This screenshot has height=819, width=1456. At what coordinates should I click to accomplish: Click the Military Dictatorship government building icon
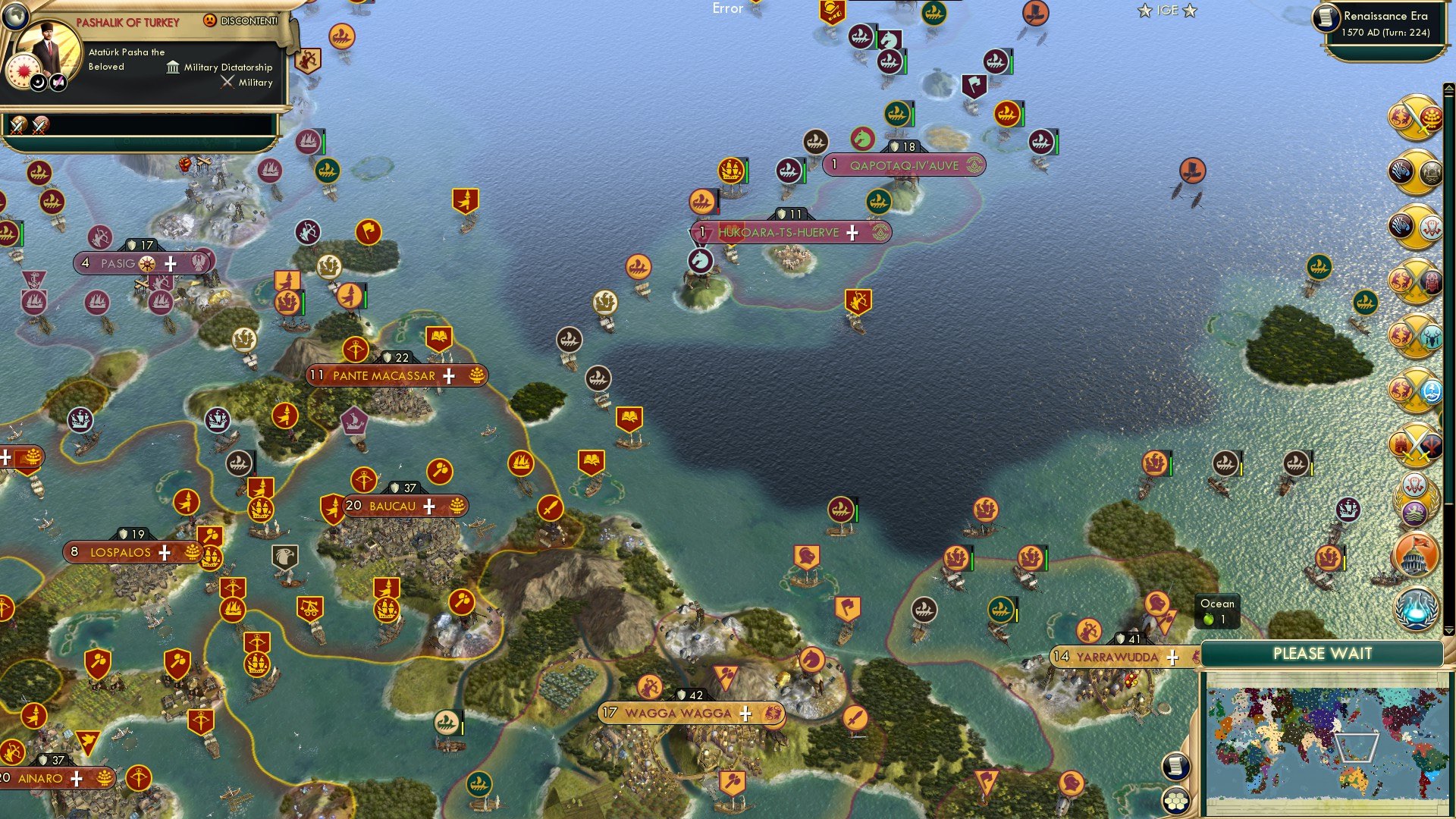(171, 67)
